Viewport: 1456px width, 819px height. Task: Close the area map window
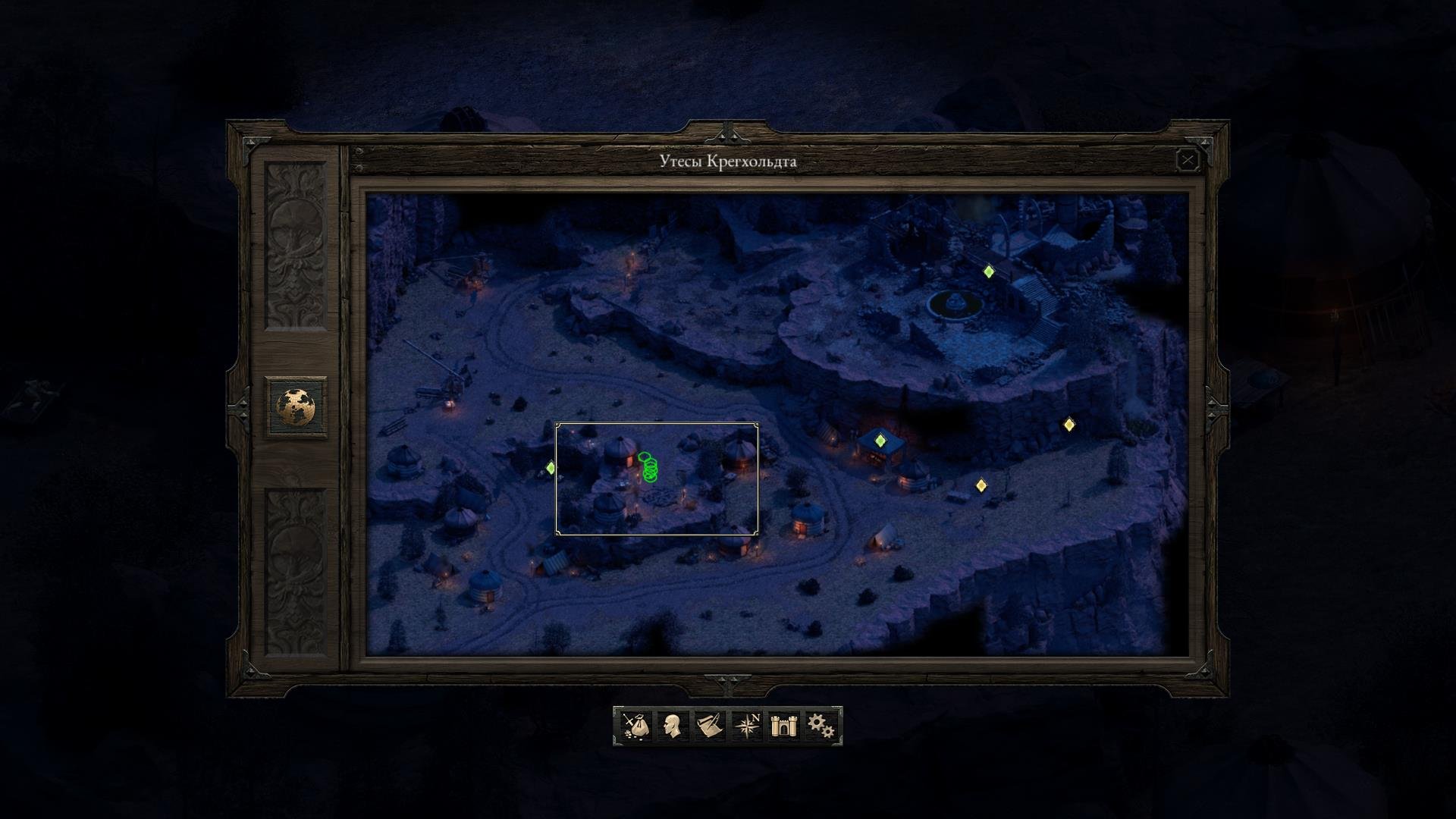1187,161
